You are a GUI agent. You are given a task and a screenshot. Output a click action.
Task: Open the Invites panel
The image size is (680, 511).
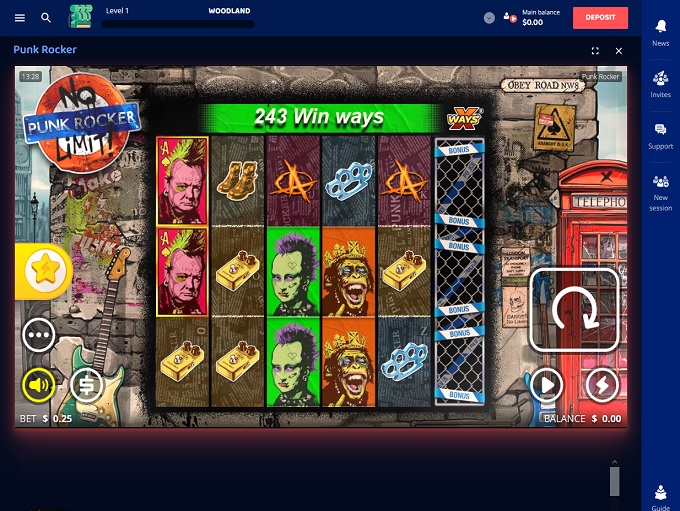[x=660, y=82]
